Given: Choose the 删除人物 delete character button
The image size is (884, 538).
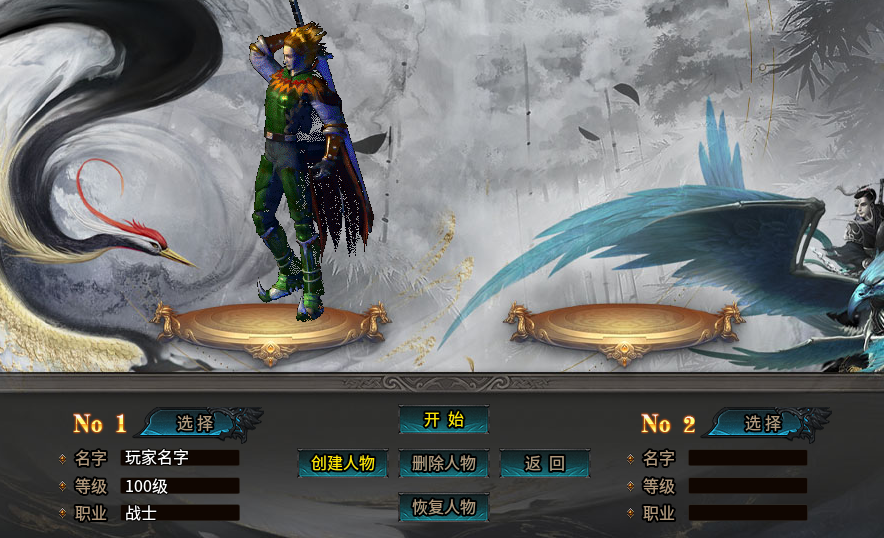Looking at the screenshot, I should pyautogui.click(x=443, y=464).
